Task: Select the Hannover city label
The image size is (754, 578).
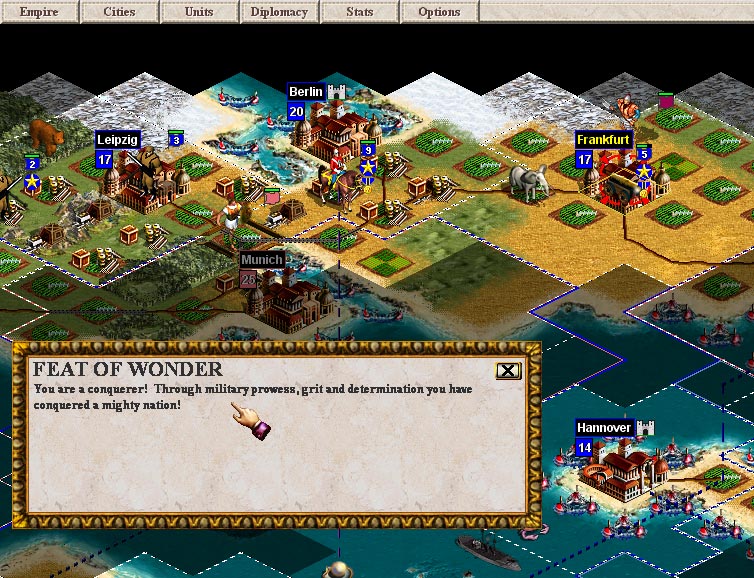Action: click(604, 428)
